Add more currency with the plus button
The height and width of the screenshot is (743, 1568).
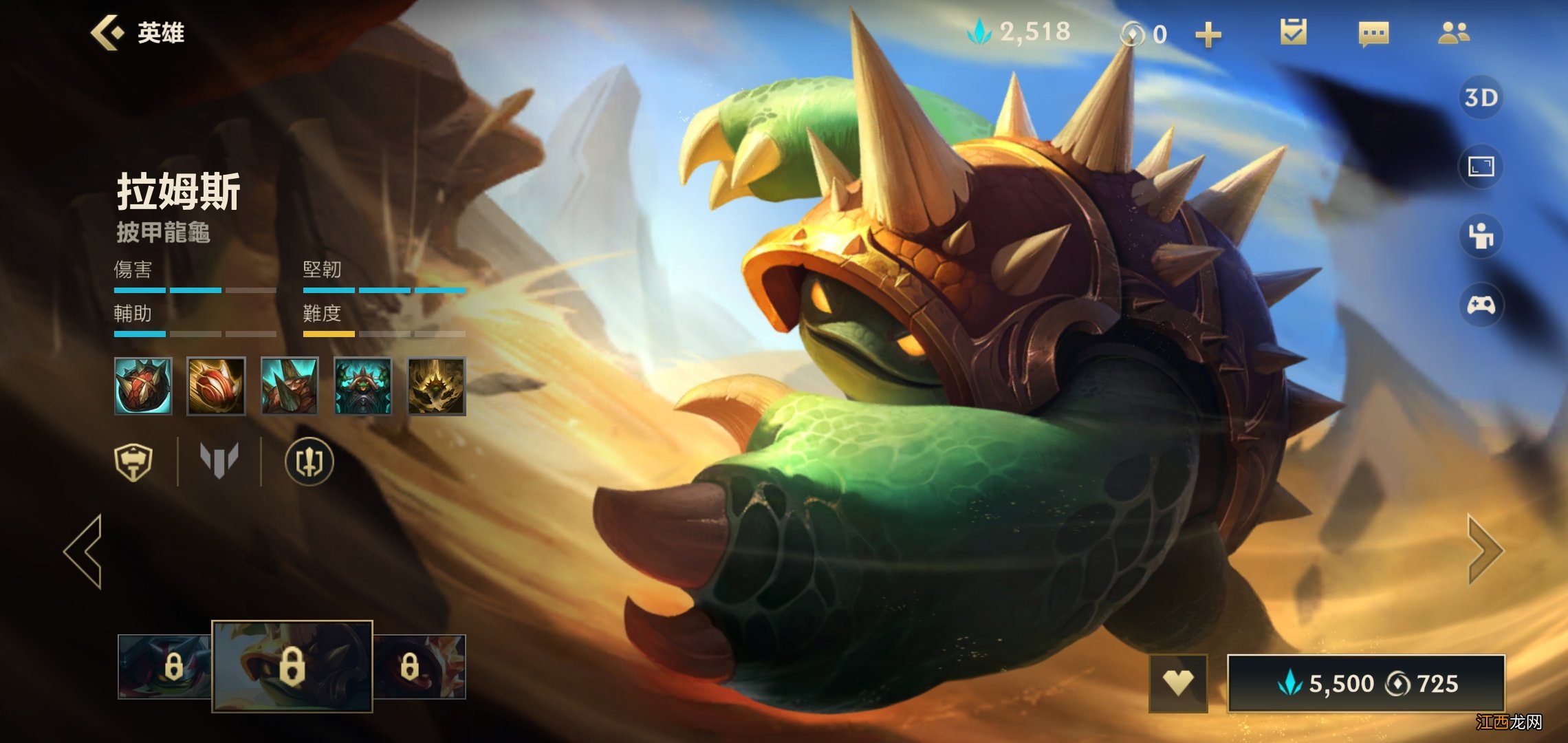tap(1208, 34)
